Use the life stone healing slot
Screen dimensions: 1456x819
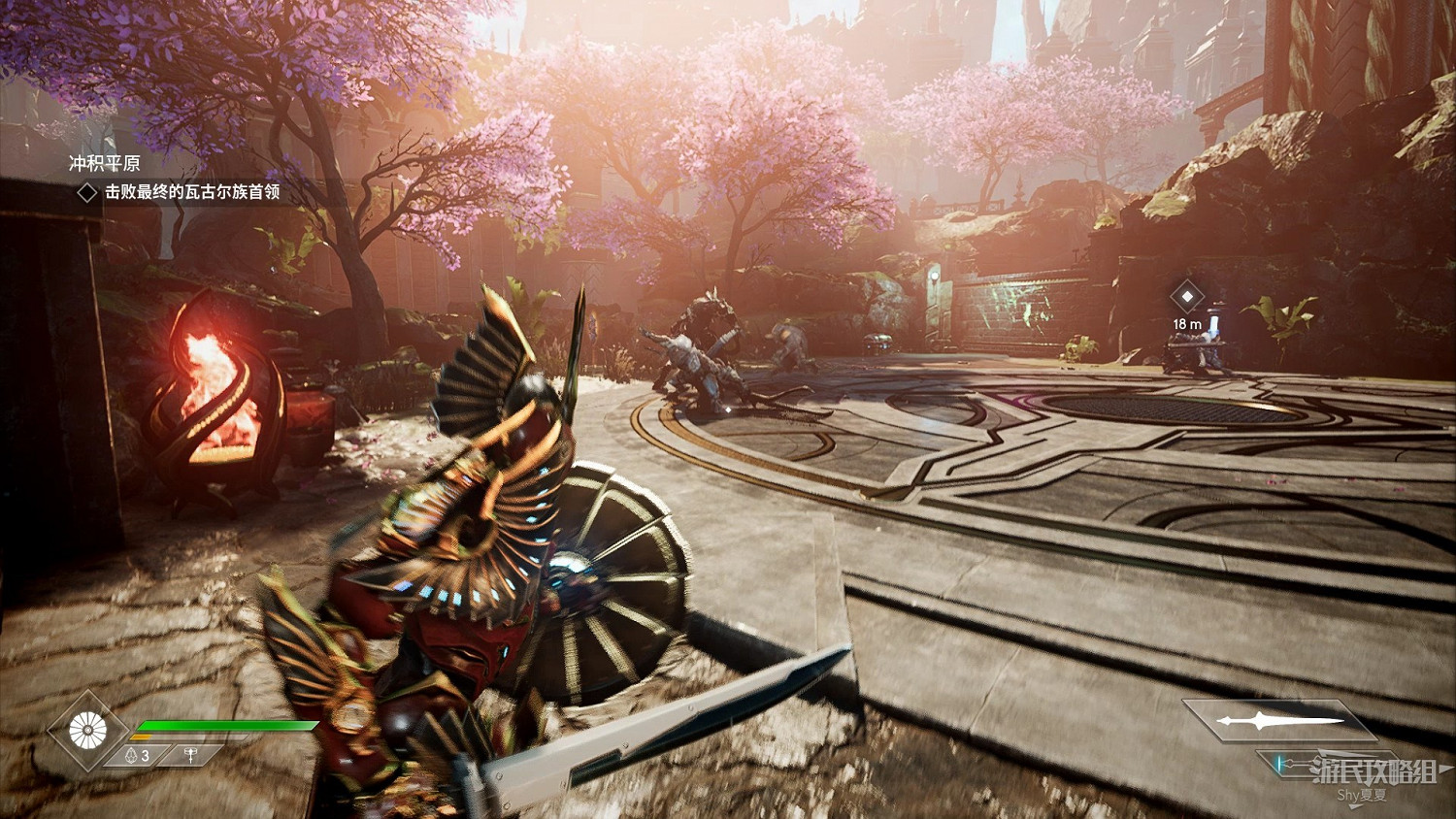(138, 755)
